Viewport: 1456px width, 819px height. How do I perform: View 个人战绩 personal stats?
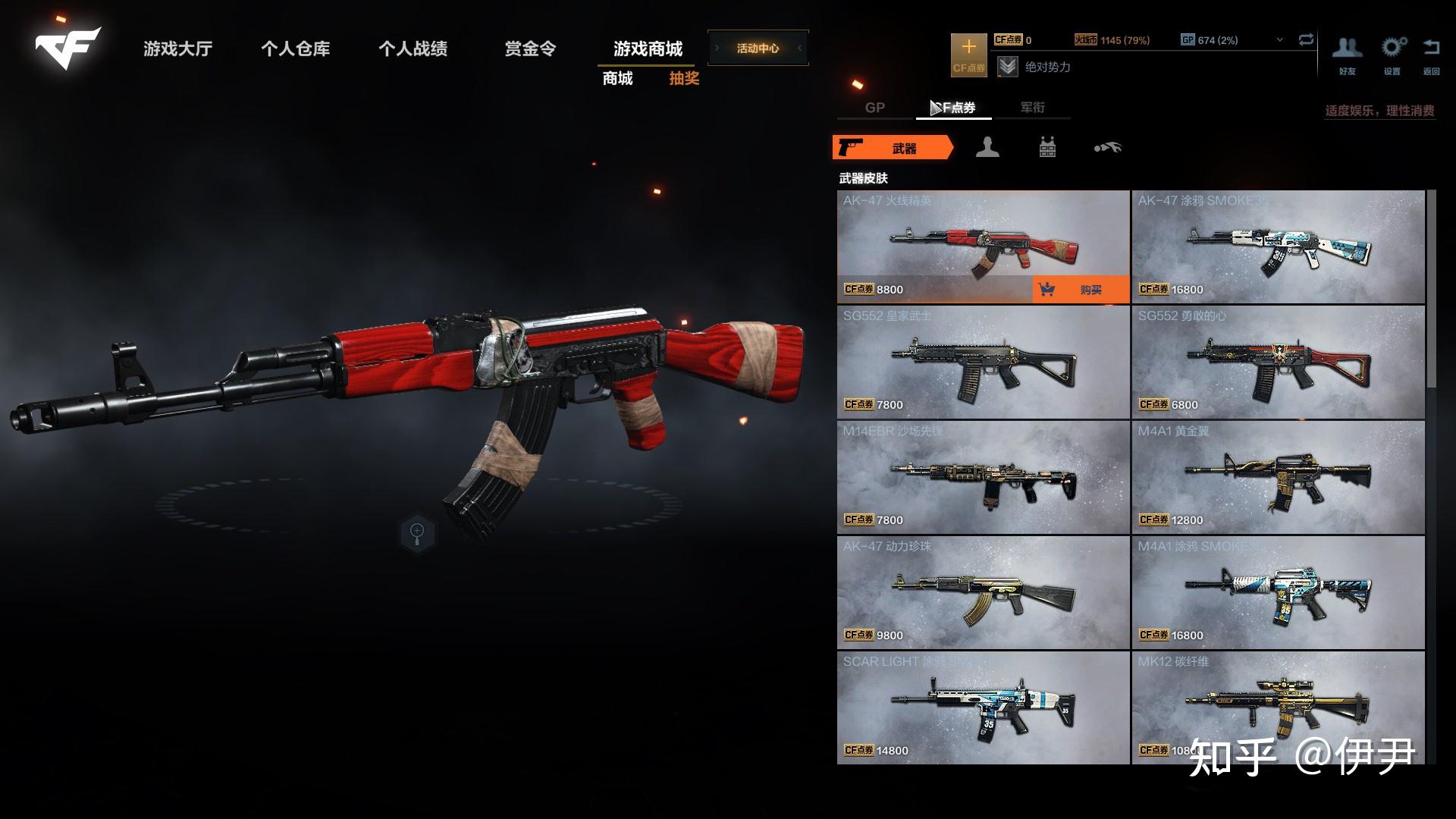pyautogui.click(x=413, y=49)
